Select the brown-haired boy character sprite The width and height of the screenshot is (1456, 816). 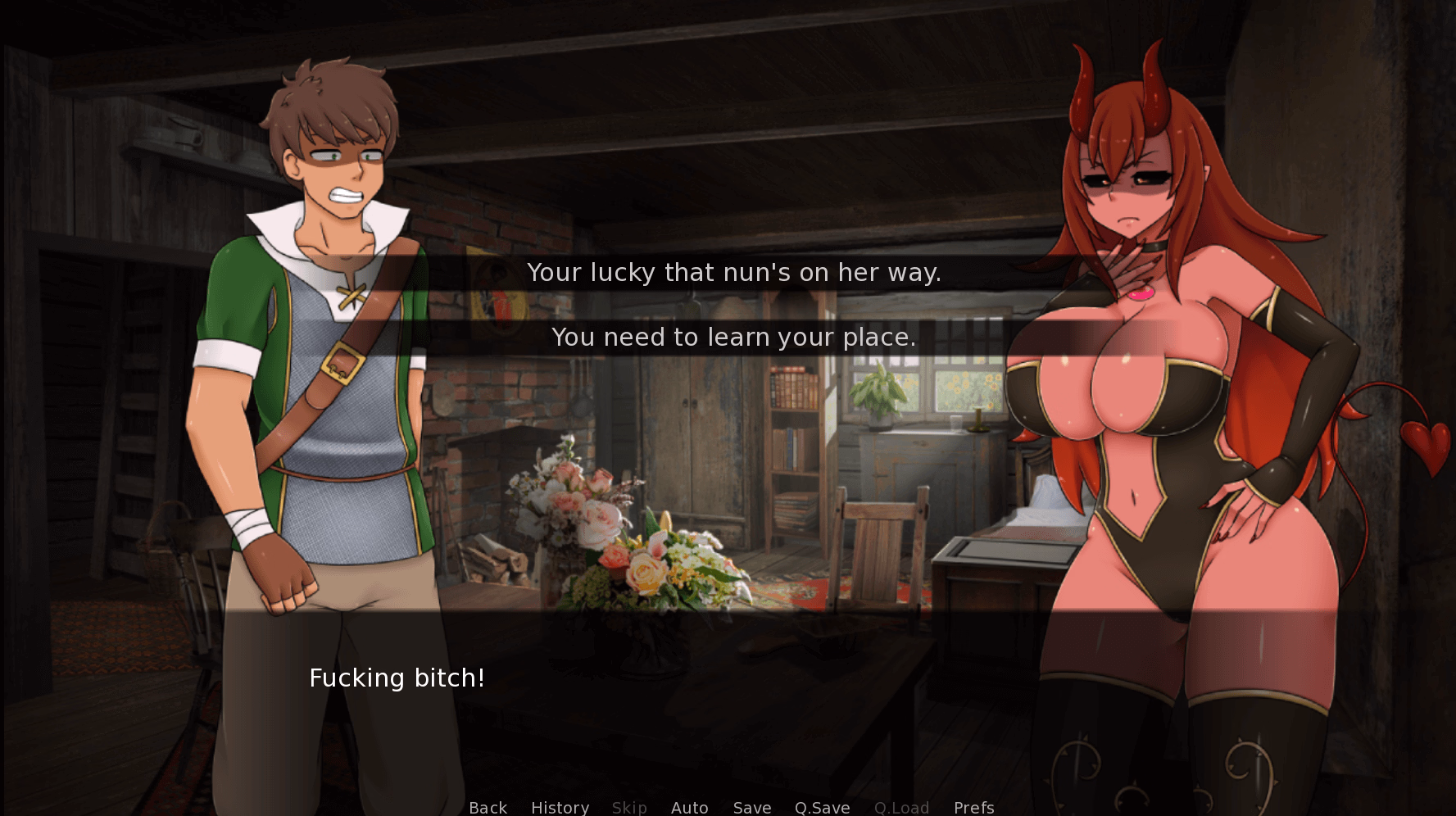[328, 328]
